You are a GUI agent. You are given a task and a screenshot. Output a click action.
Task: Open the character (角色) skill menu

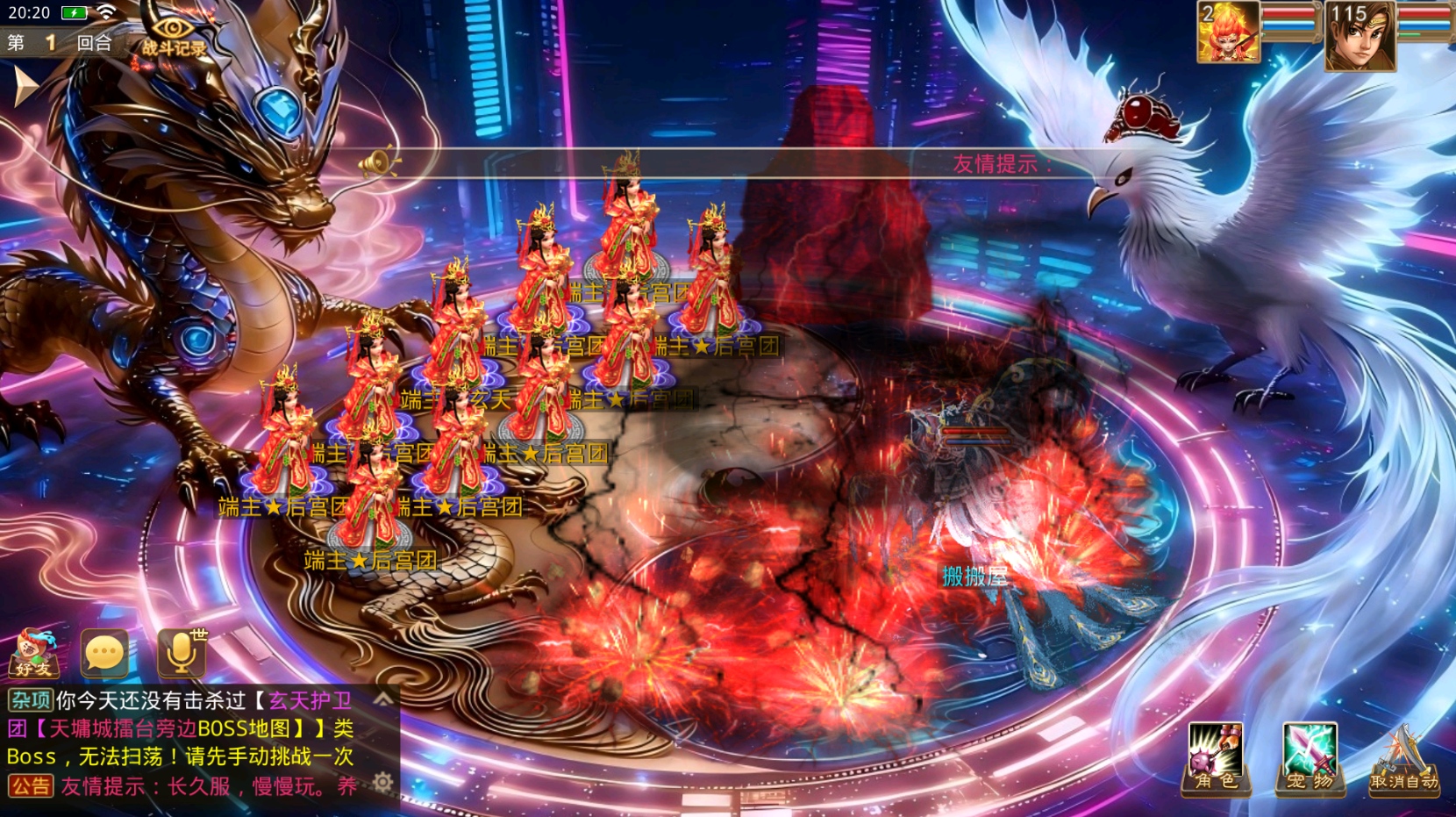pos(1215,757)
